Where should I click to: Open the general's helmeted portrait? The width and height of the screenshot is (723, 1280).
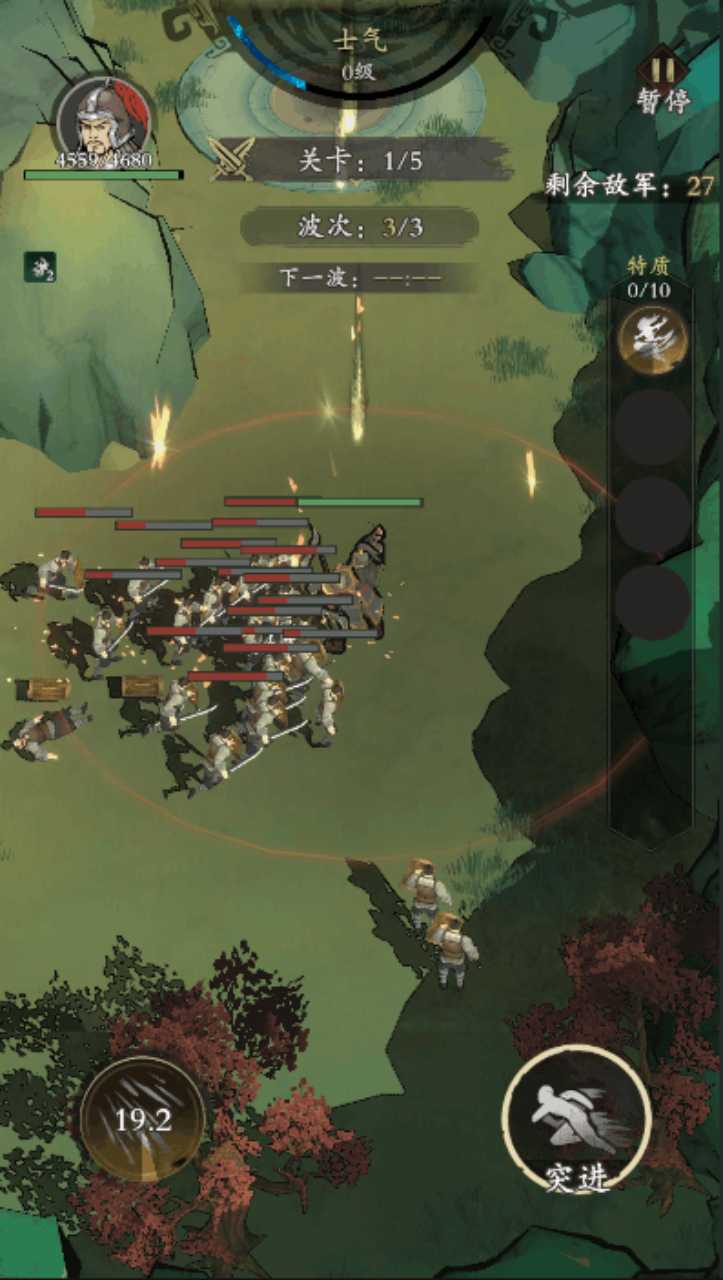coord(103,118)
